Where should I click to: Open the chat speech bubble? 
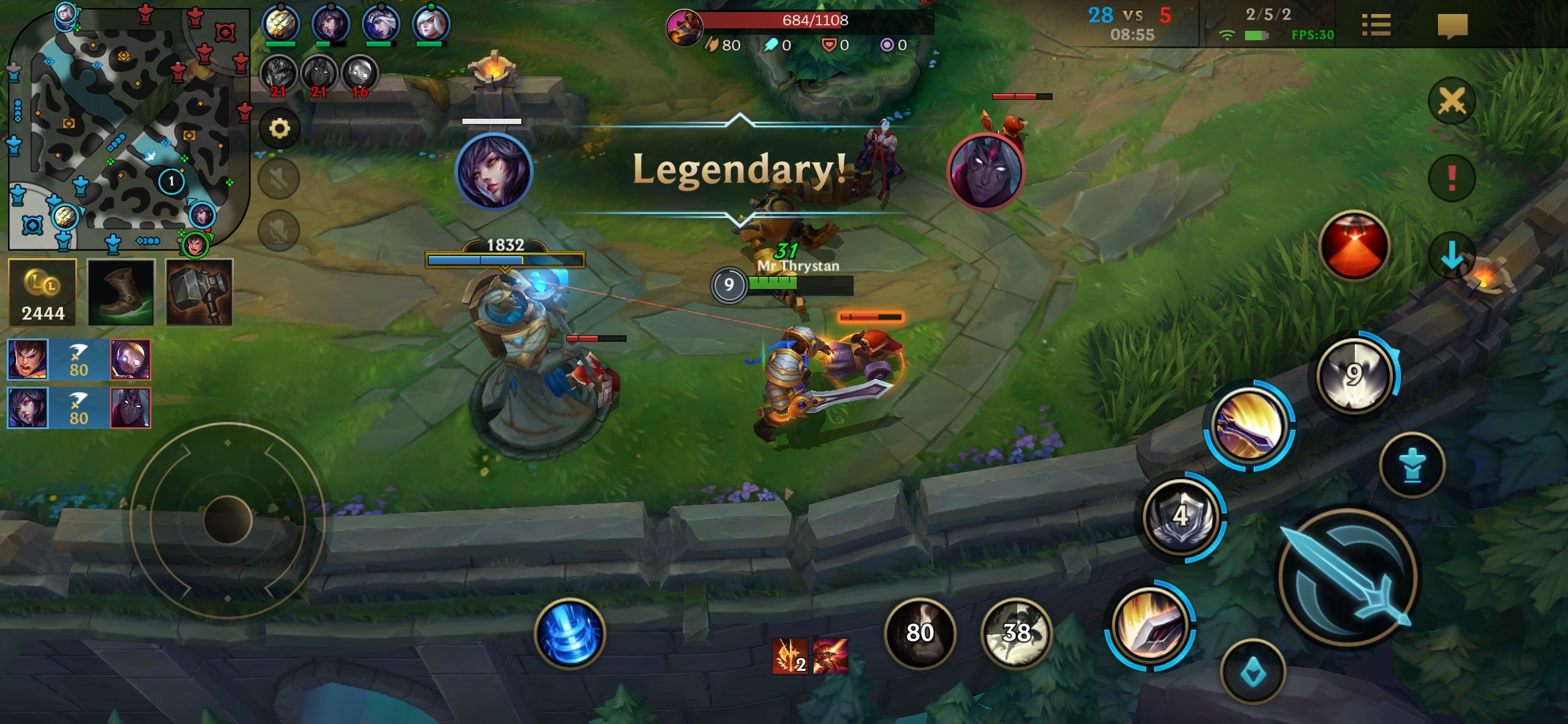(1452, 26)
